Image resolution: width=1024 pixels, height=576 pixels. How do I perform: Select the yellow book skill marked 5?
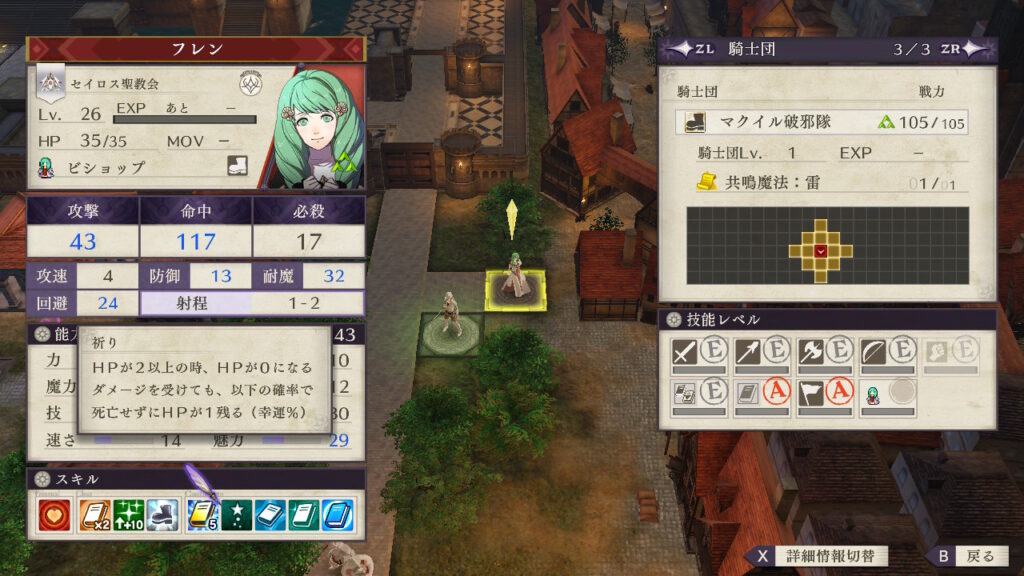(x=202, y=514)
